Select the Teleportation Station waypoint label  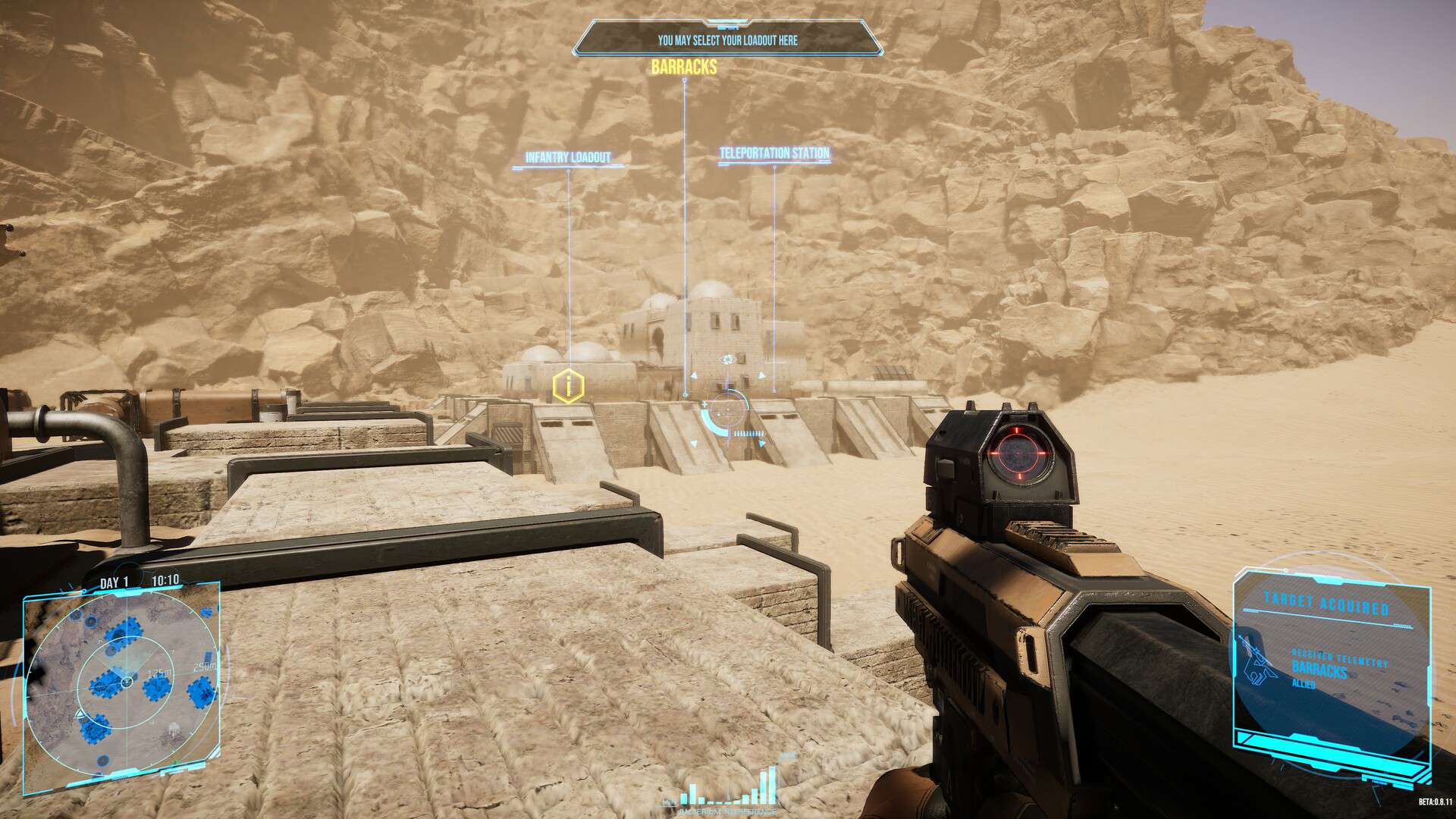[773, 153]
